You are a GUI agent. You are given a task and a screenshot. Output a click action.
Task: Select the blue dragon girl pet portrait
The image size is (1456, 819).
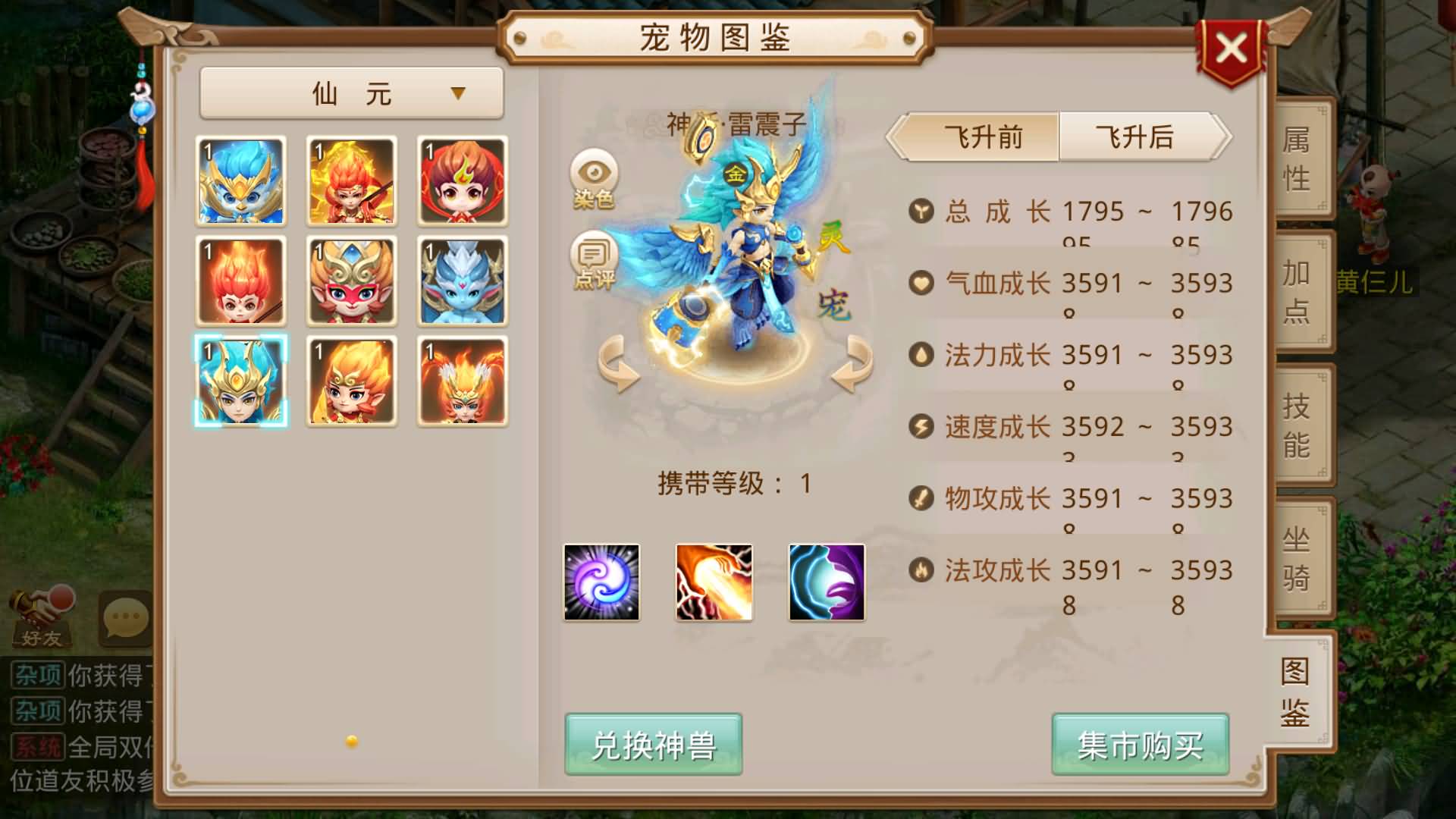[x=461, y=281]
